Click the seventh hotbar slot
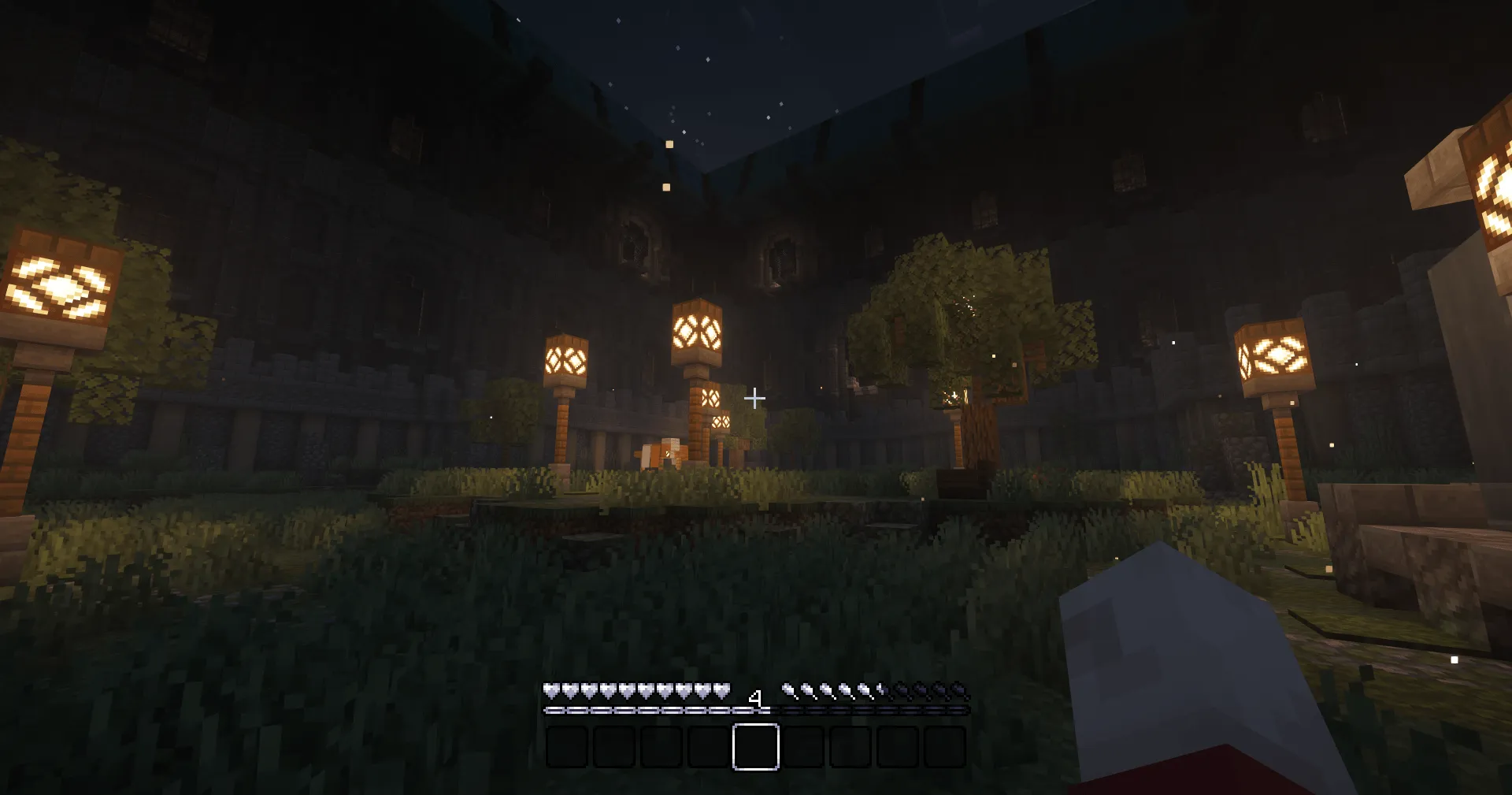This screenshot has width=1512, height=795. tap(850, 745)
